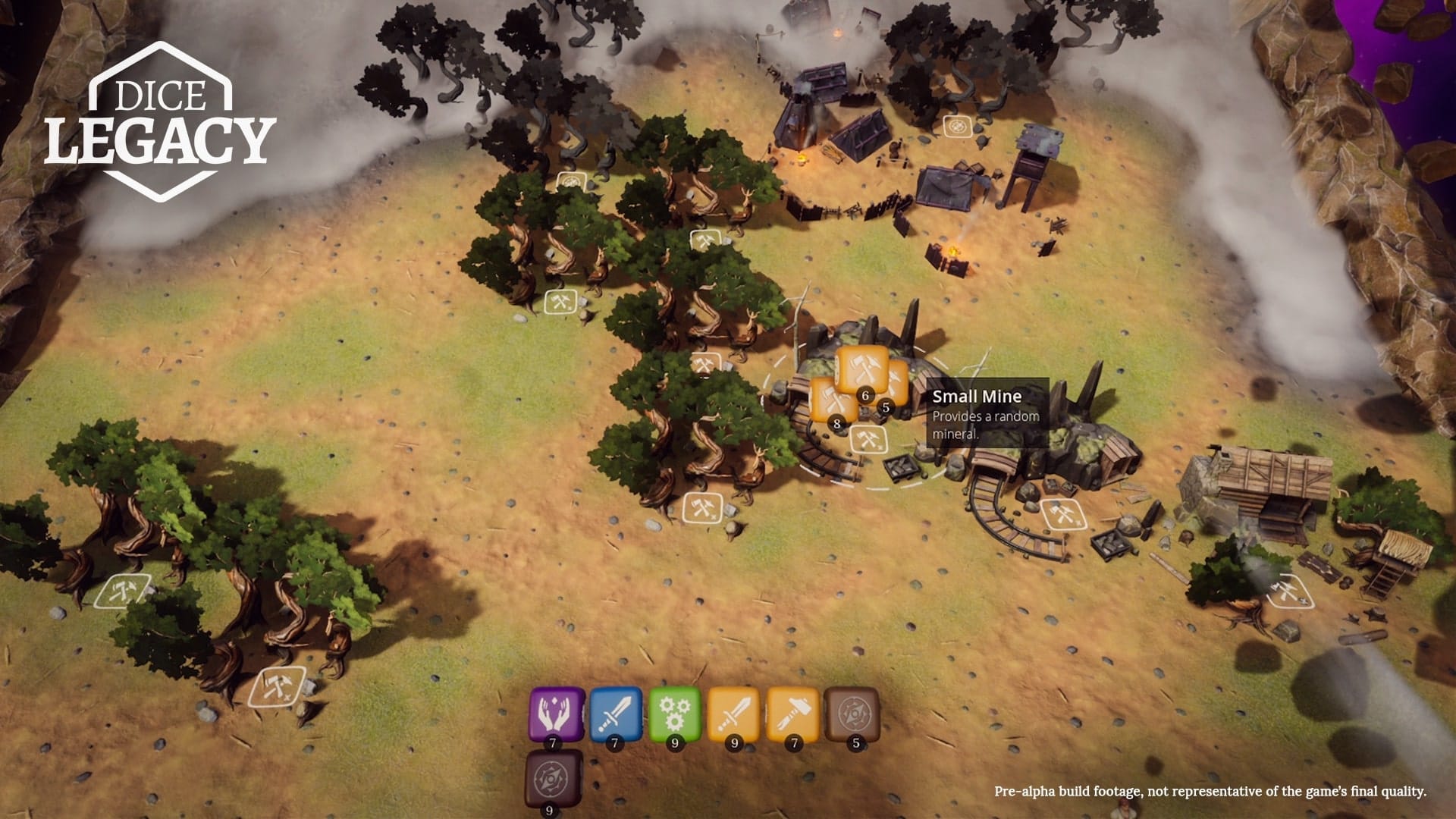Select the purple praying-hands die

[556, 713]
